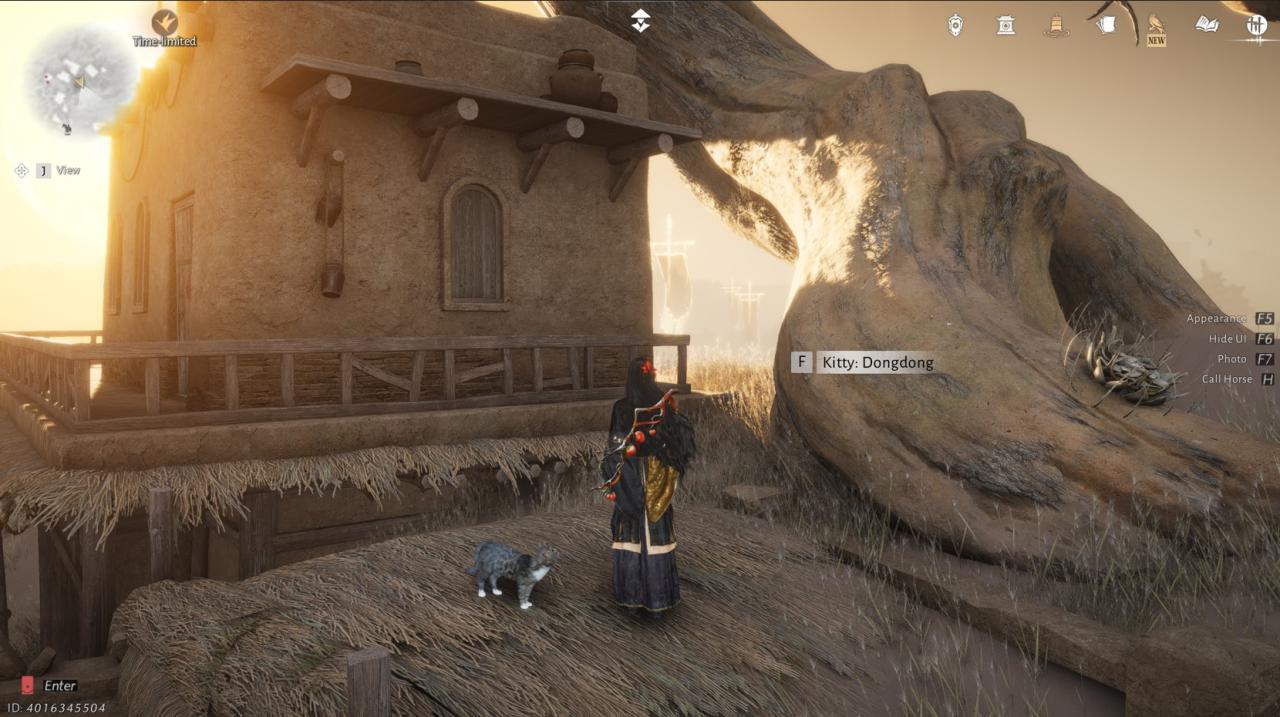Select the sailing ship icon
The image size is (1280, 717).
point(1055,25)
